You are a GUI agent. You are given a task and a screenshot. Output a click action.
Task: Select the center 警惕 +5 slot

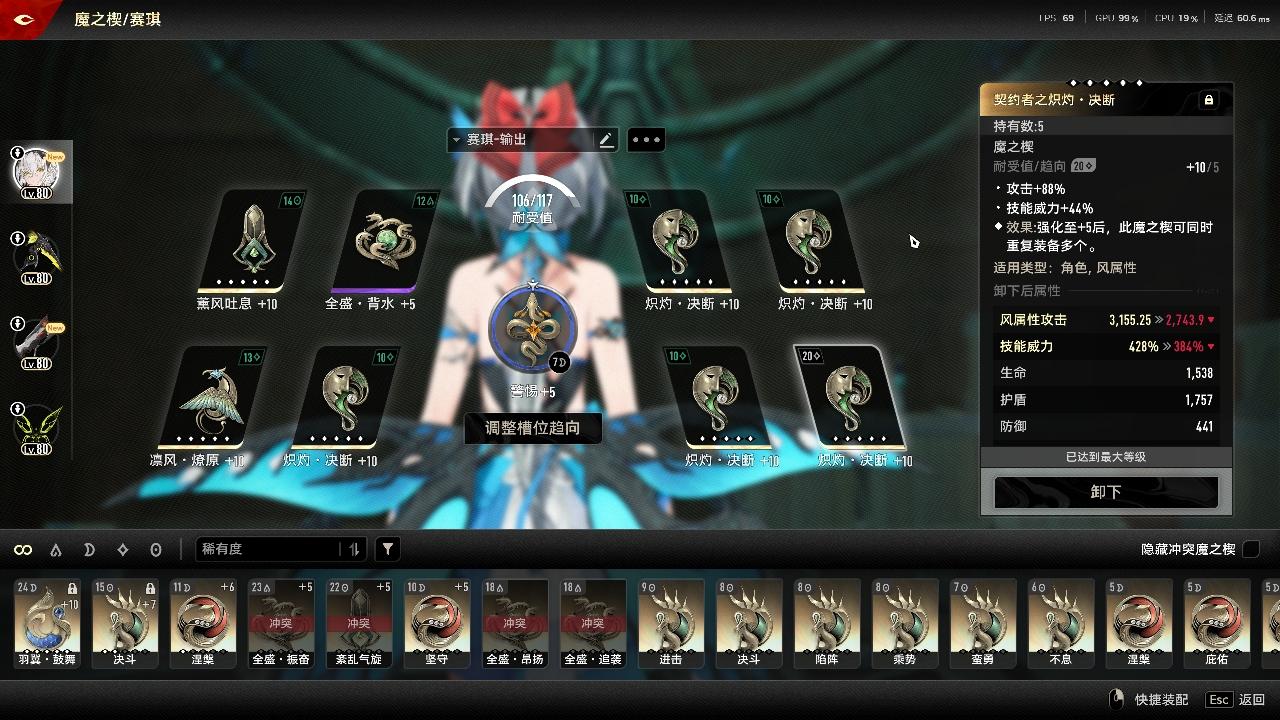[x=533, y=328]
